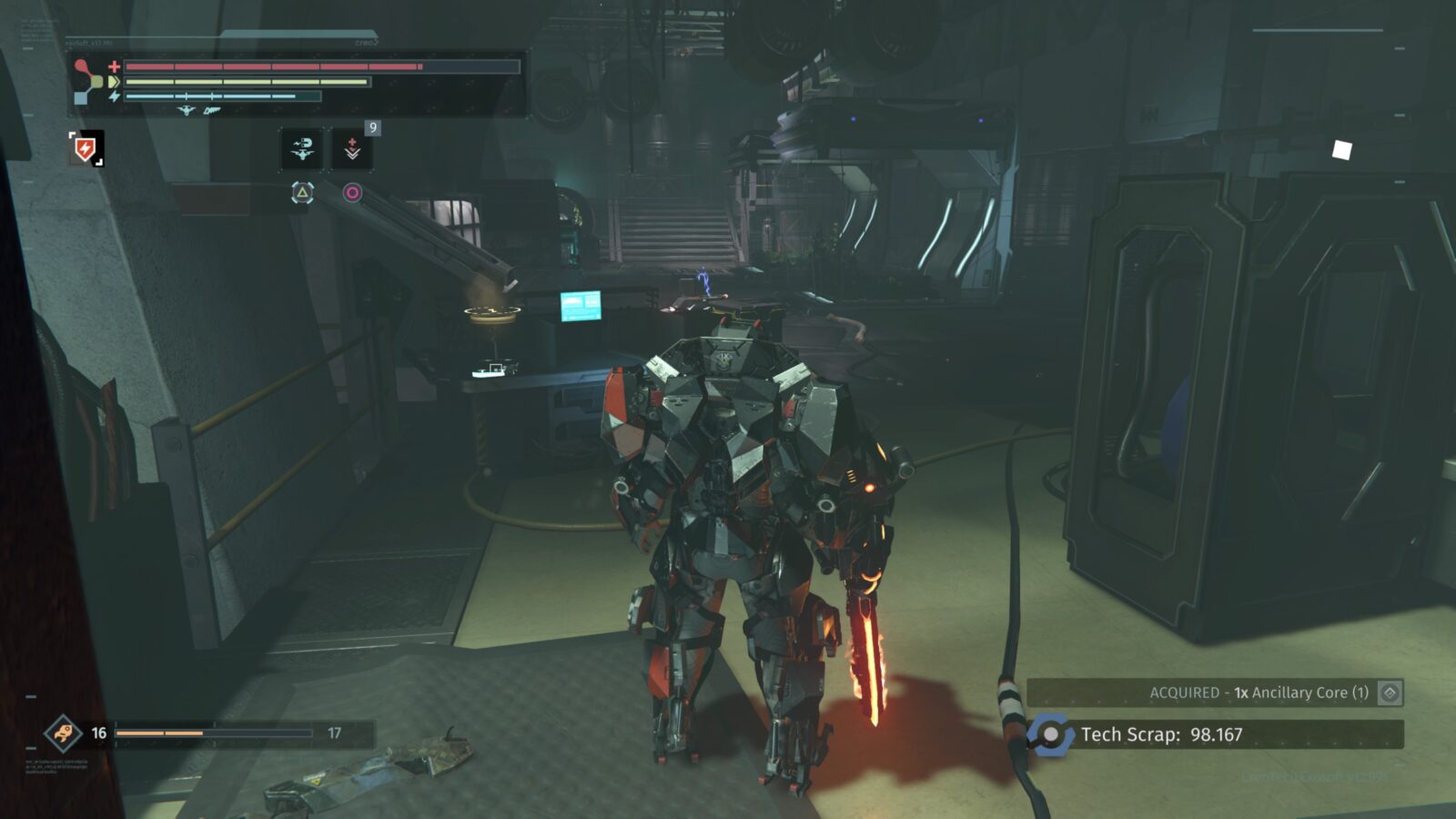Toggle the triangle button prompt indicator
1456x819 pixels.
pyautogui.click(x=303, y=192)
